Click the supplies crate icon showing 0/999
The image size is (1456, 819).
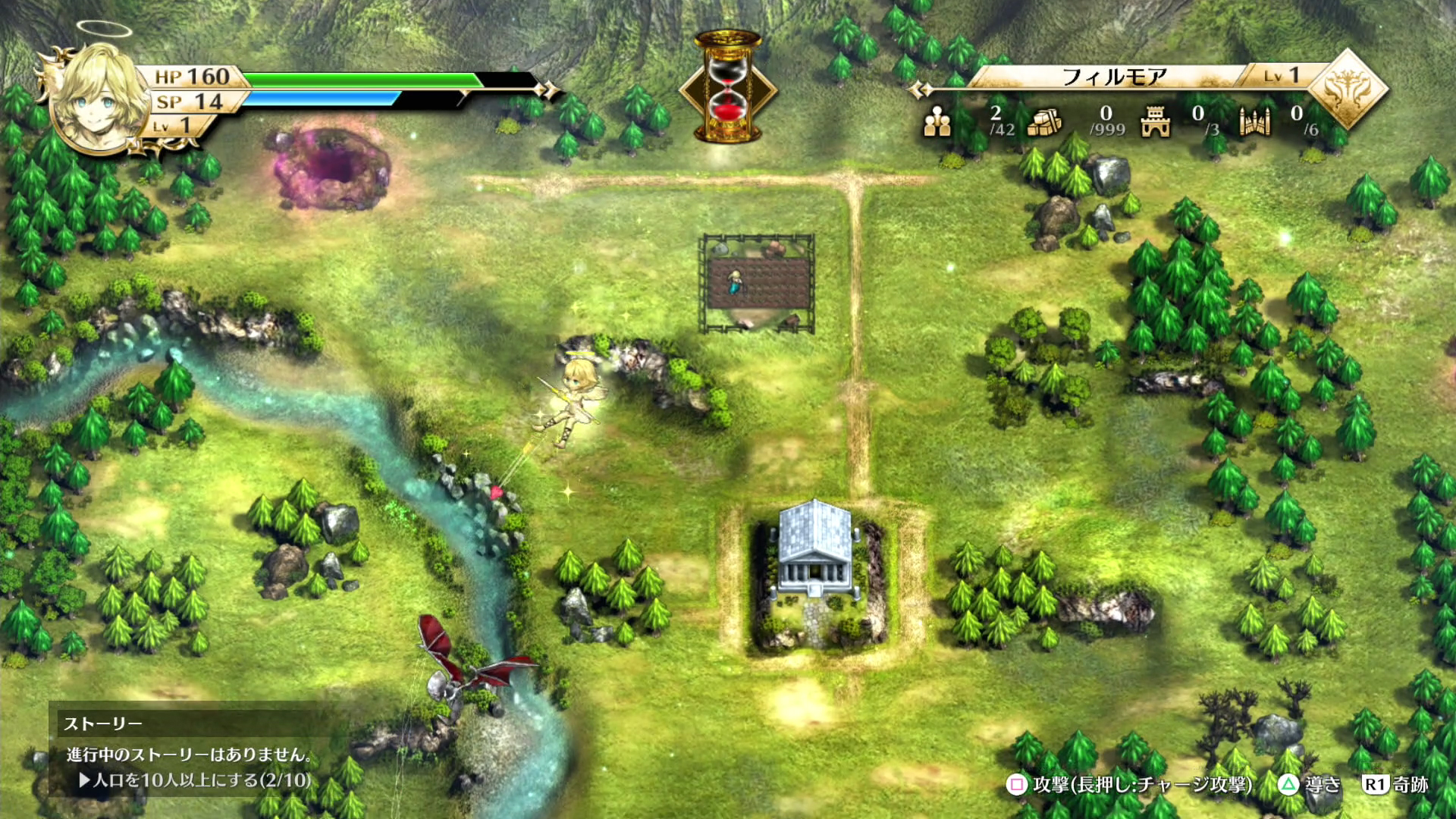[1045, 121]
